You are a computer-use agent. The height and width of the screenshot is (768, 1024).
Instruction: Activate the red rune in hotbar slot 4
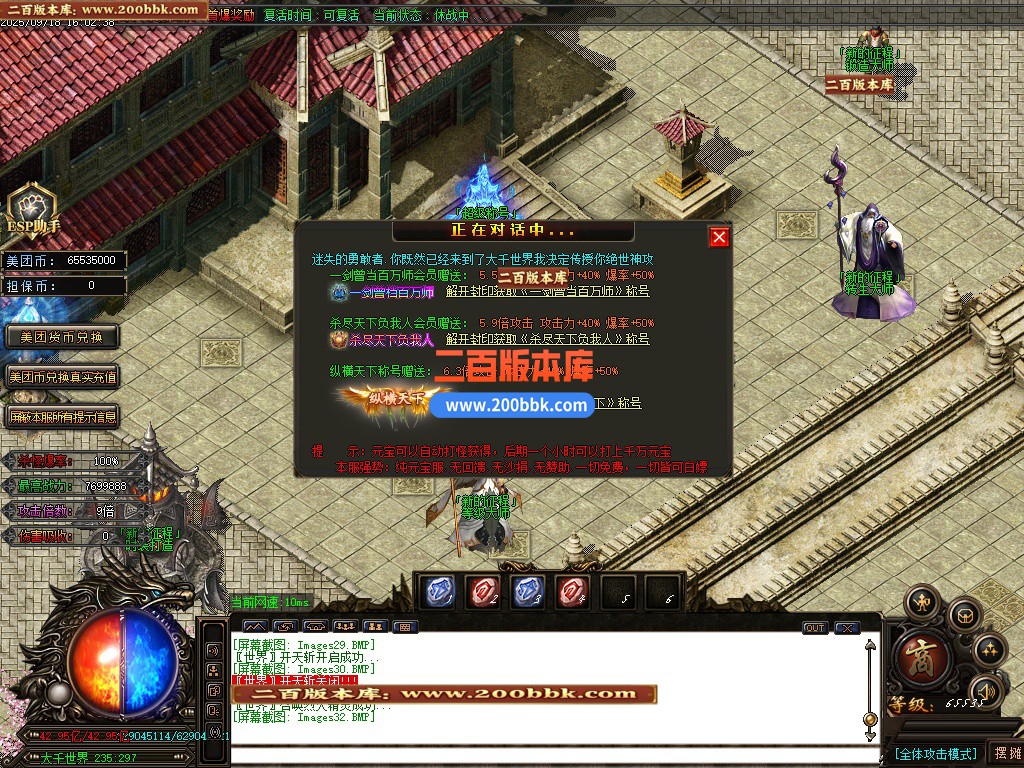(573, 592)
